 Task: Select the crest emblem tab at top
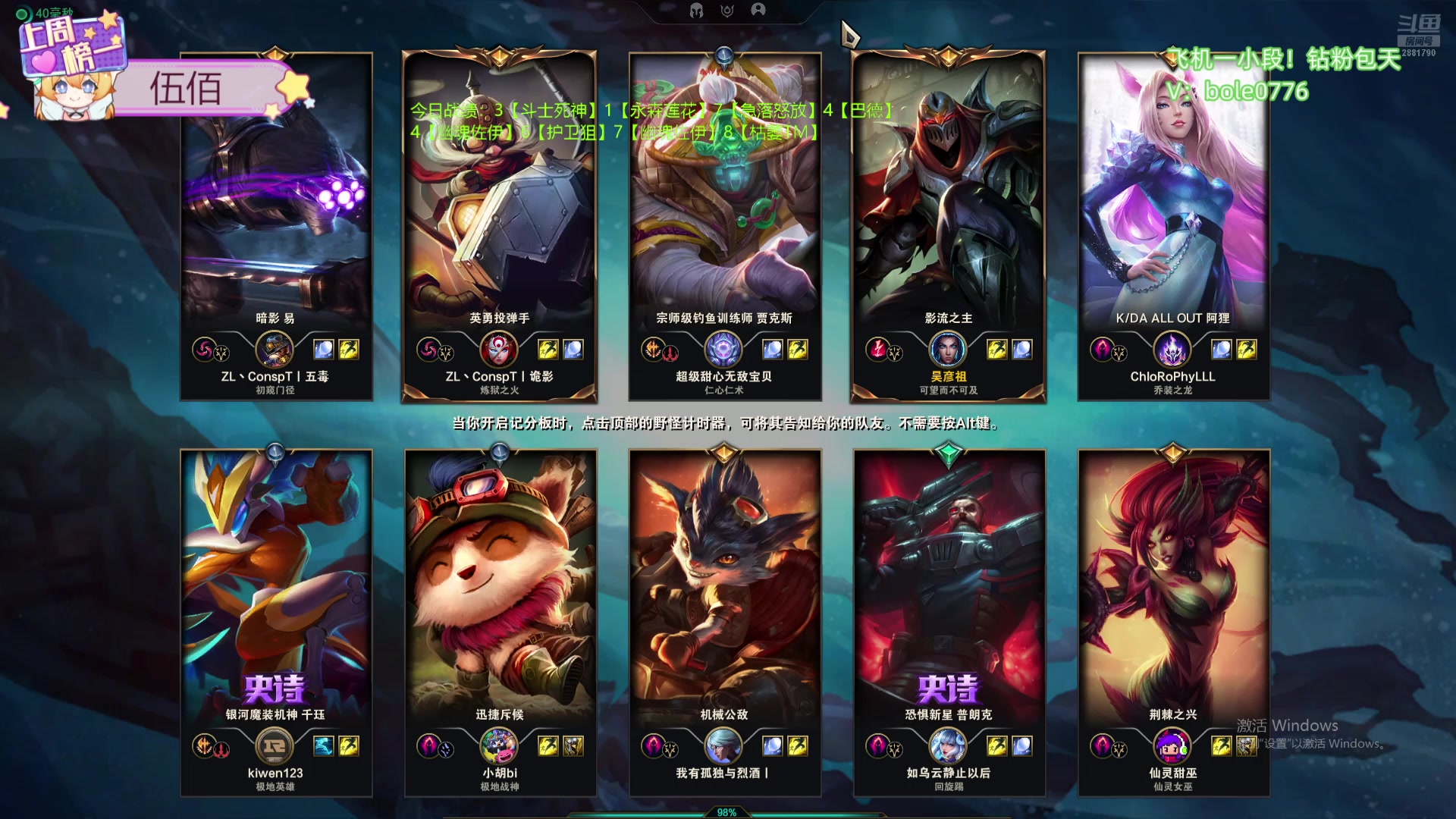[x=727, y=10]
